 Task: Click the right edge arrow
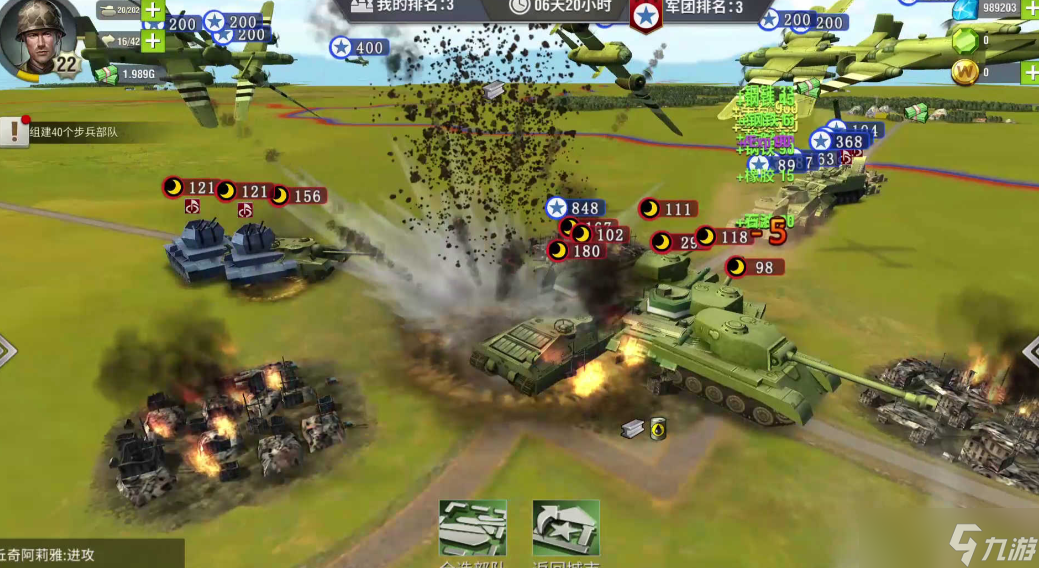click(1031, 350)
